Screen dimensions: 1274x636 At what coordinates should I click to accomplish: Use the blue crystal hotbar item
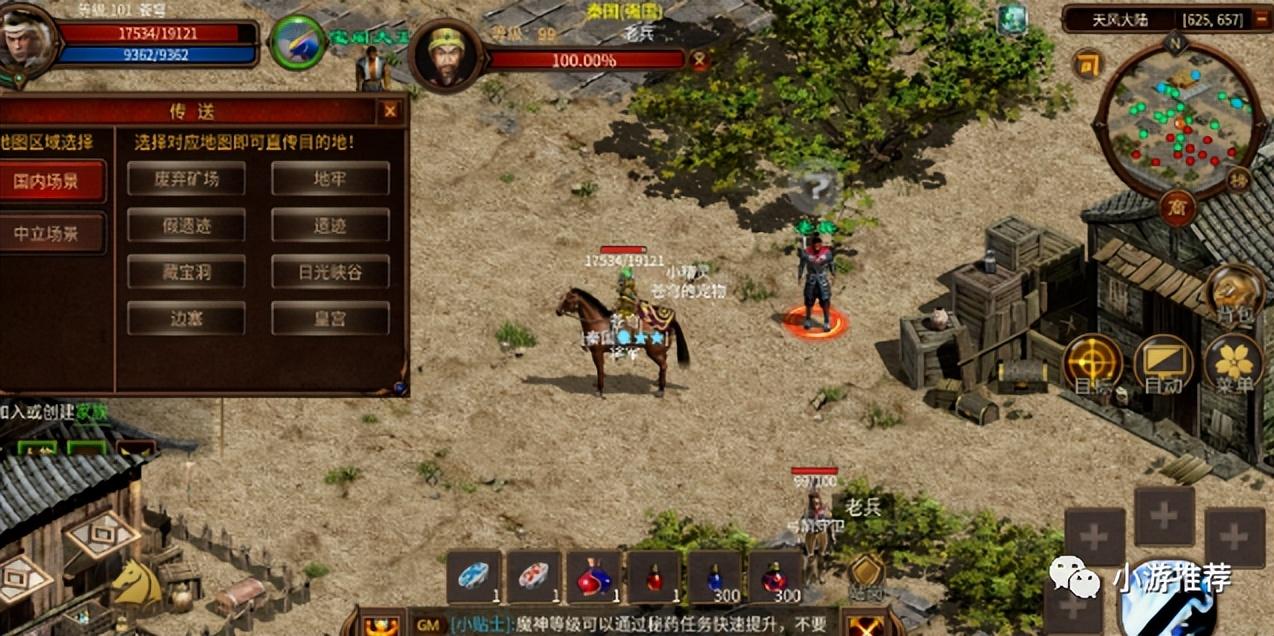coord(473,577)
